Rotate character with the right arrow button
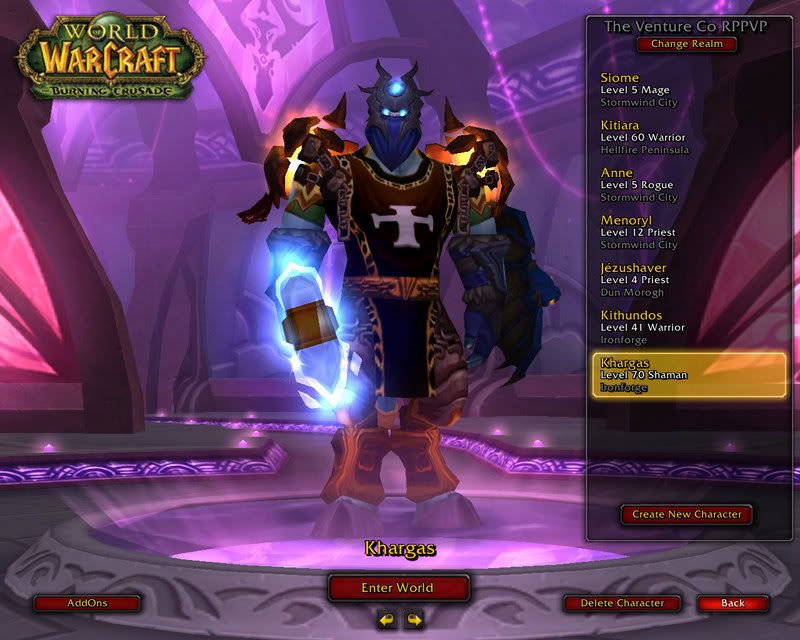 point(413,620)
